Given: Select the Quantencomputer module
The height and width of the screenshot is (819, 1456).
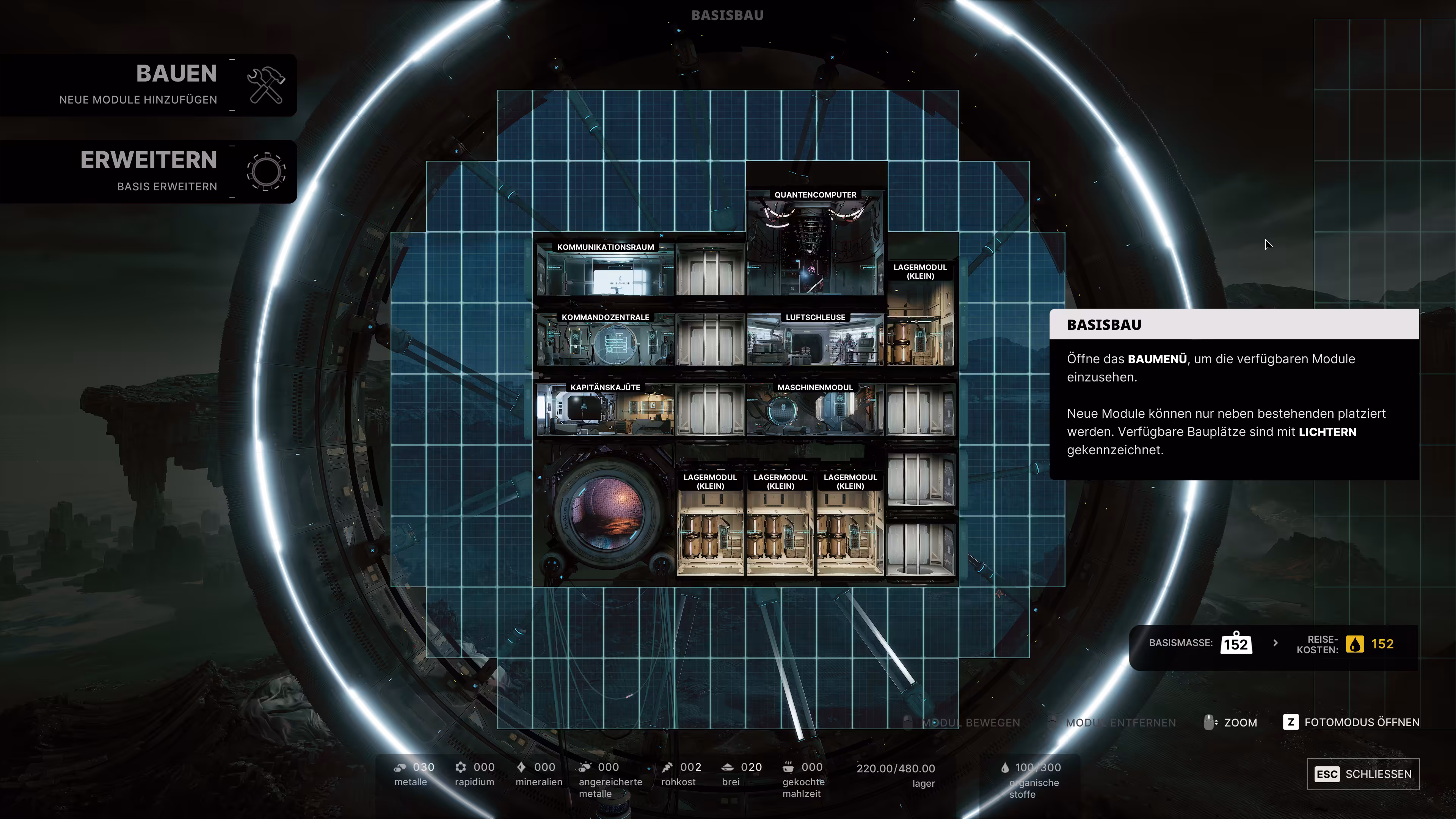Looking at the screenshot, I should 815,243.
